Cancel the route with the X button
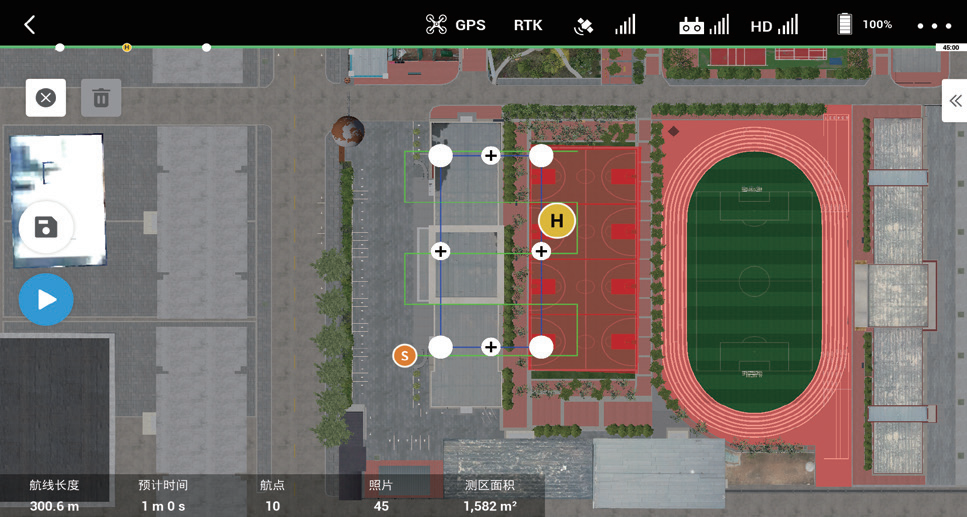The image size is (967, 517). tap(46, 98)
